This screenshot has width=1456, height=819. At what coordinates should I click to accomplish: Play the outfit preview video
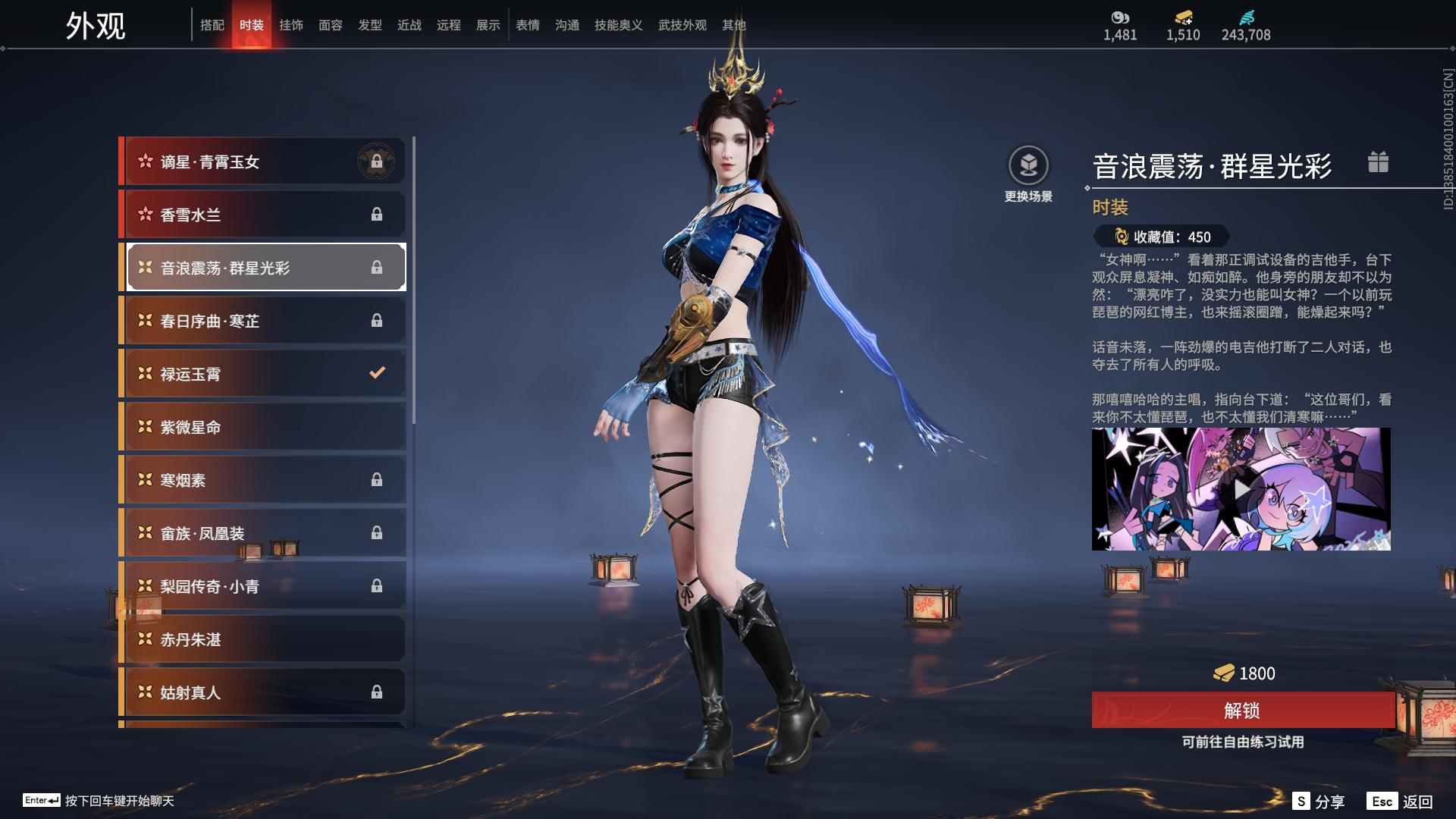(1241, 489)
